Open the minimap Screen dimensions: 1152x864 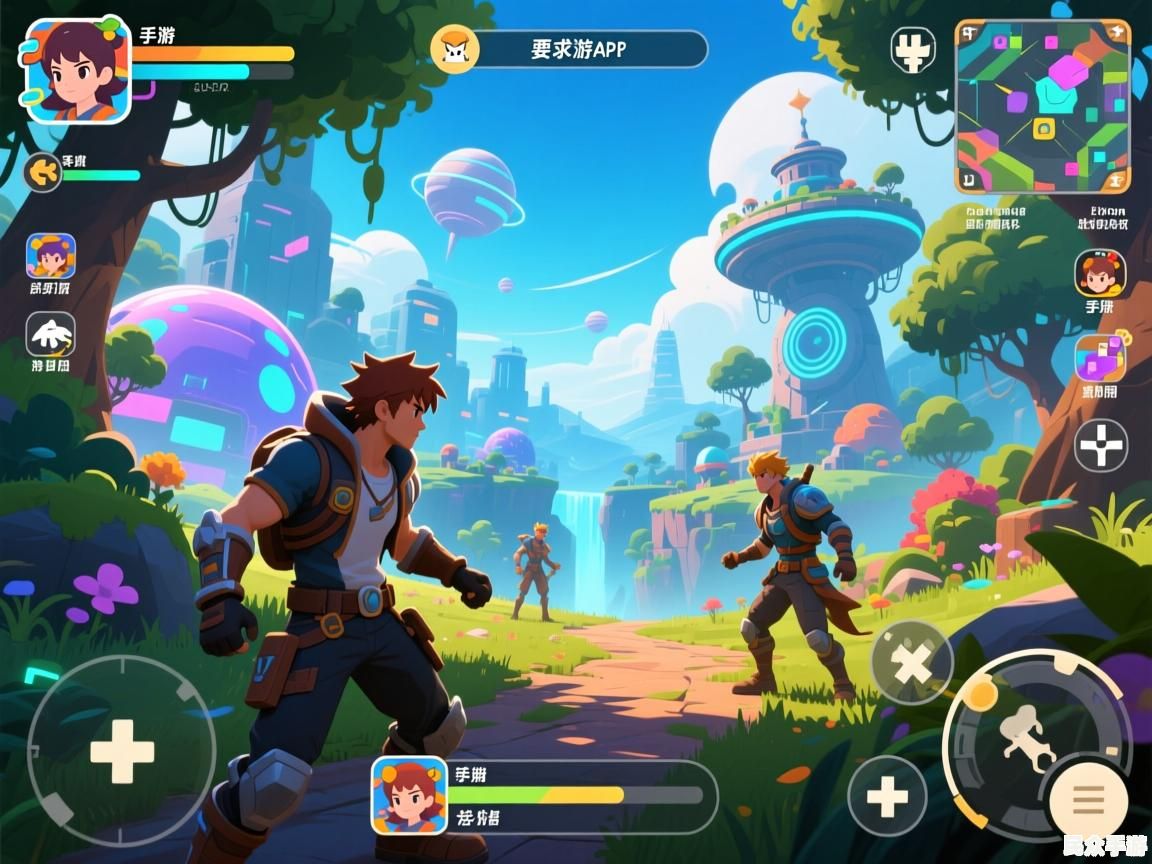(1043, 106)
